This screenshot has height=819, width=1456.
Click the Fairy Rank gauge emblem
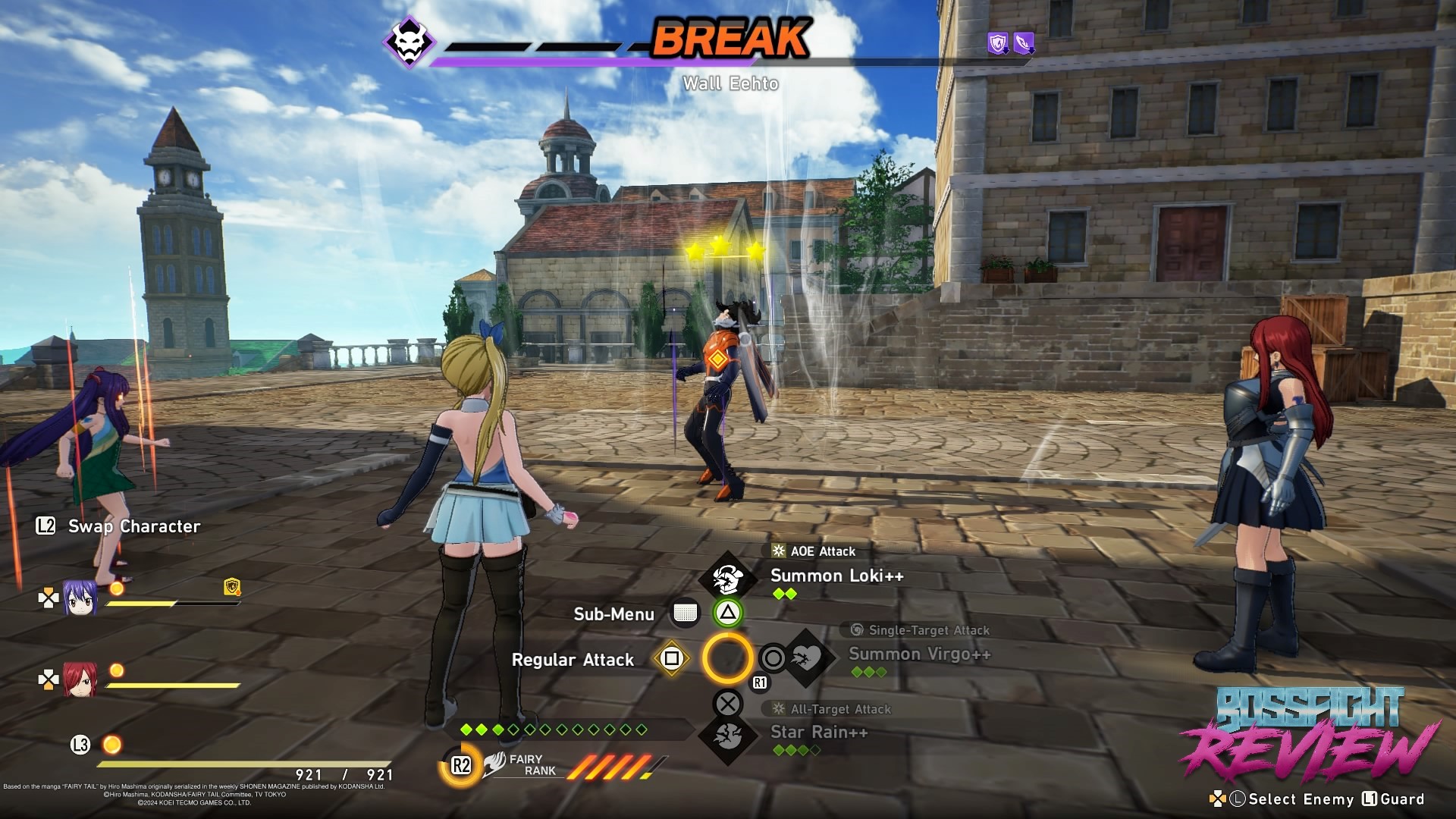coord(494,764)
